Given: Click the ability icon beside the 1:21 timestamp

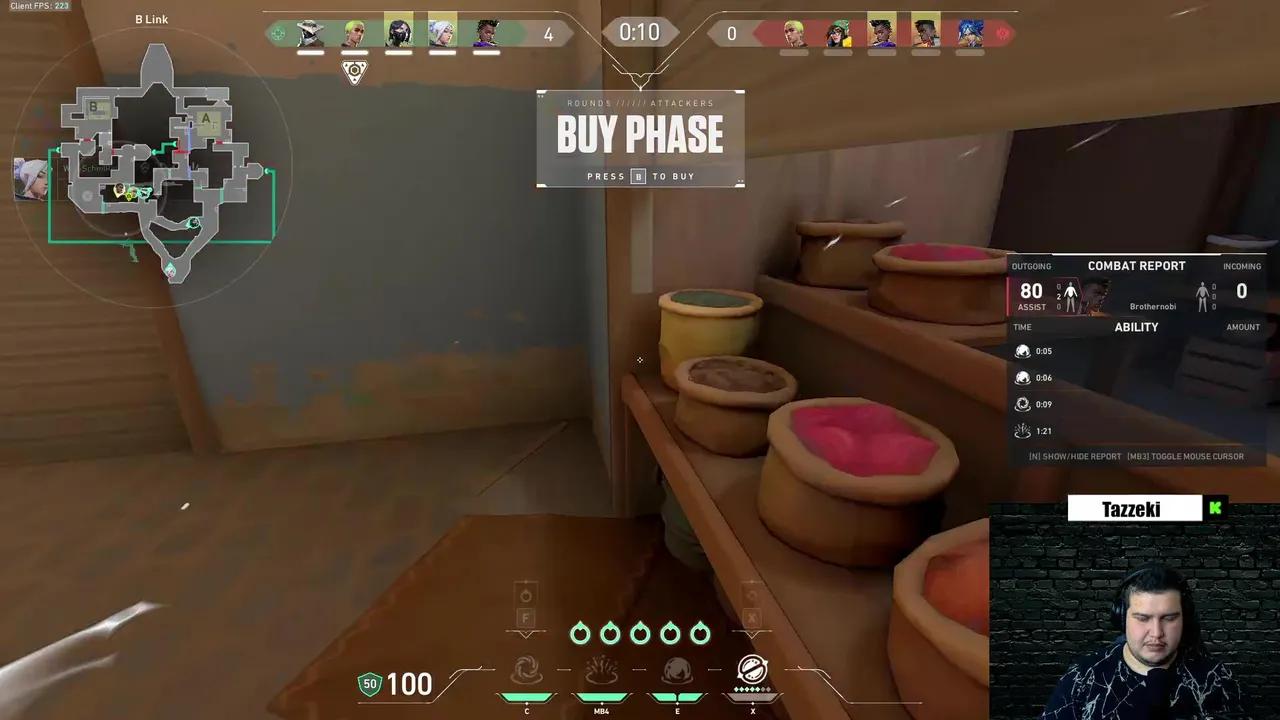Looking at the screenshot, I should pyautogui.click(x=1023, y=430).
